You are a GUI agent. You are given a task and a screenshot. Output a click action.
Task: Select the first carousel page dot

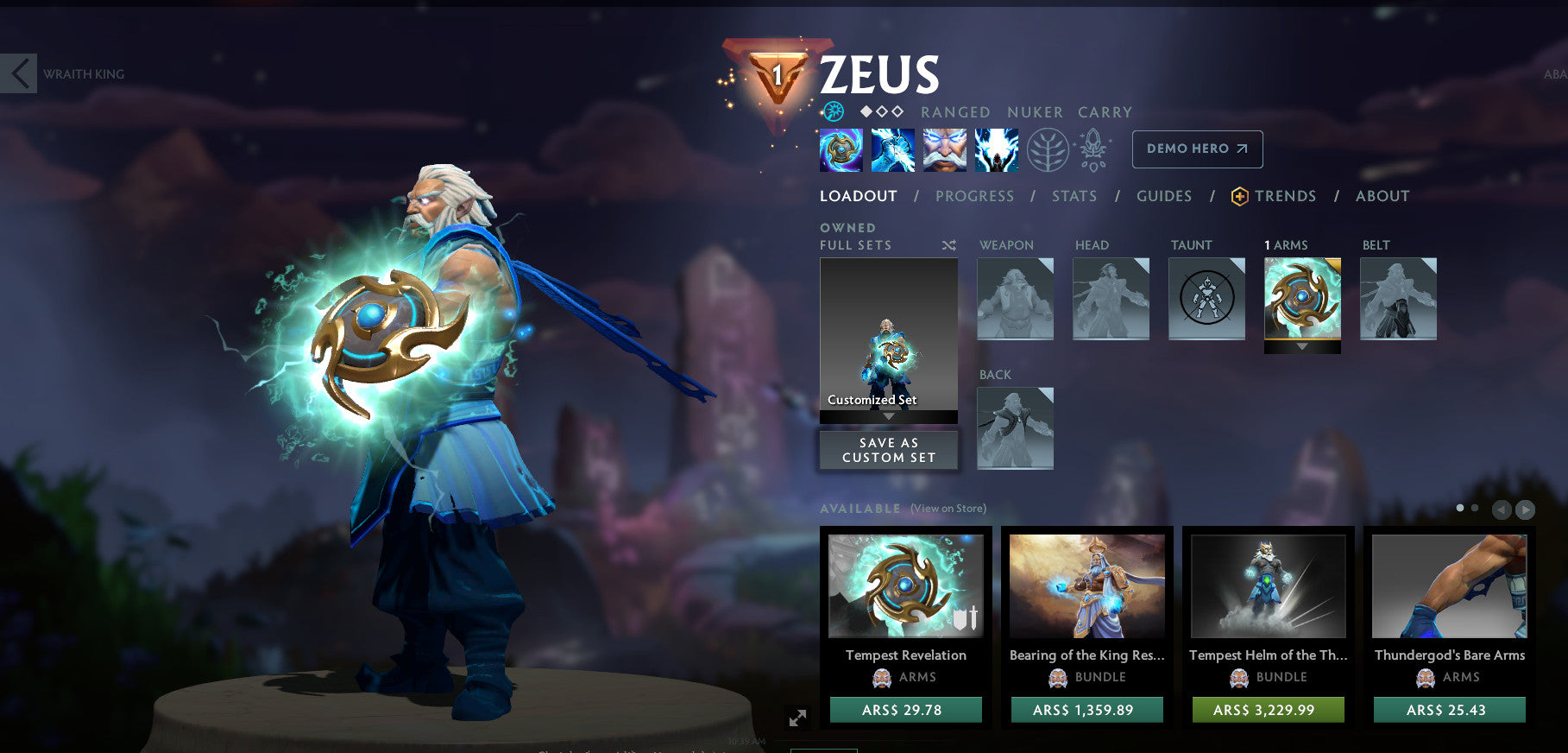point(1459,508)
